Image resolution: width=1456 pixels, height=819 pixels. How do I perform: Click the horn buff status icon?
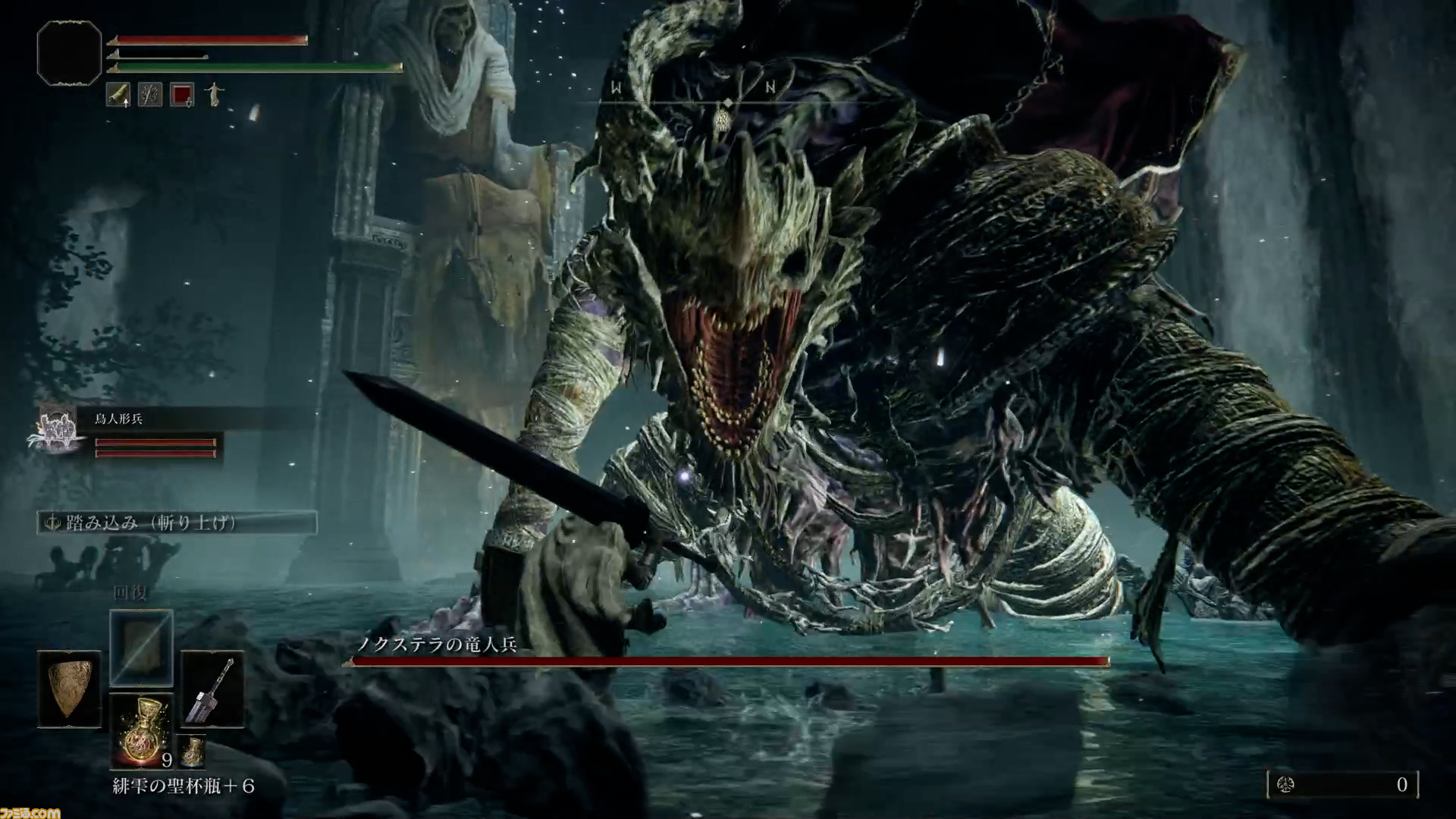click(118, 95)
